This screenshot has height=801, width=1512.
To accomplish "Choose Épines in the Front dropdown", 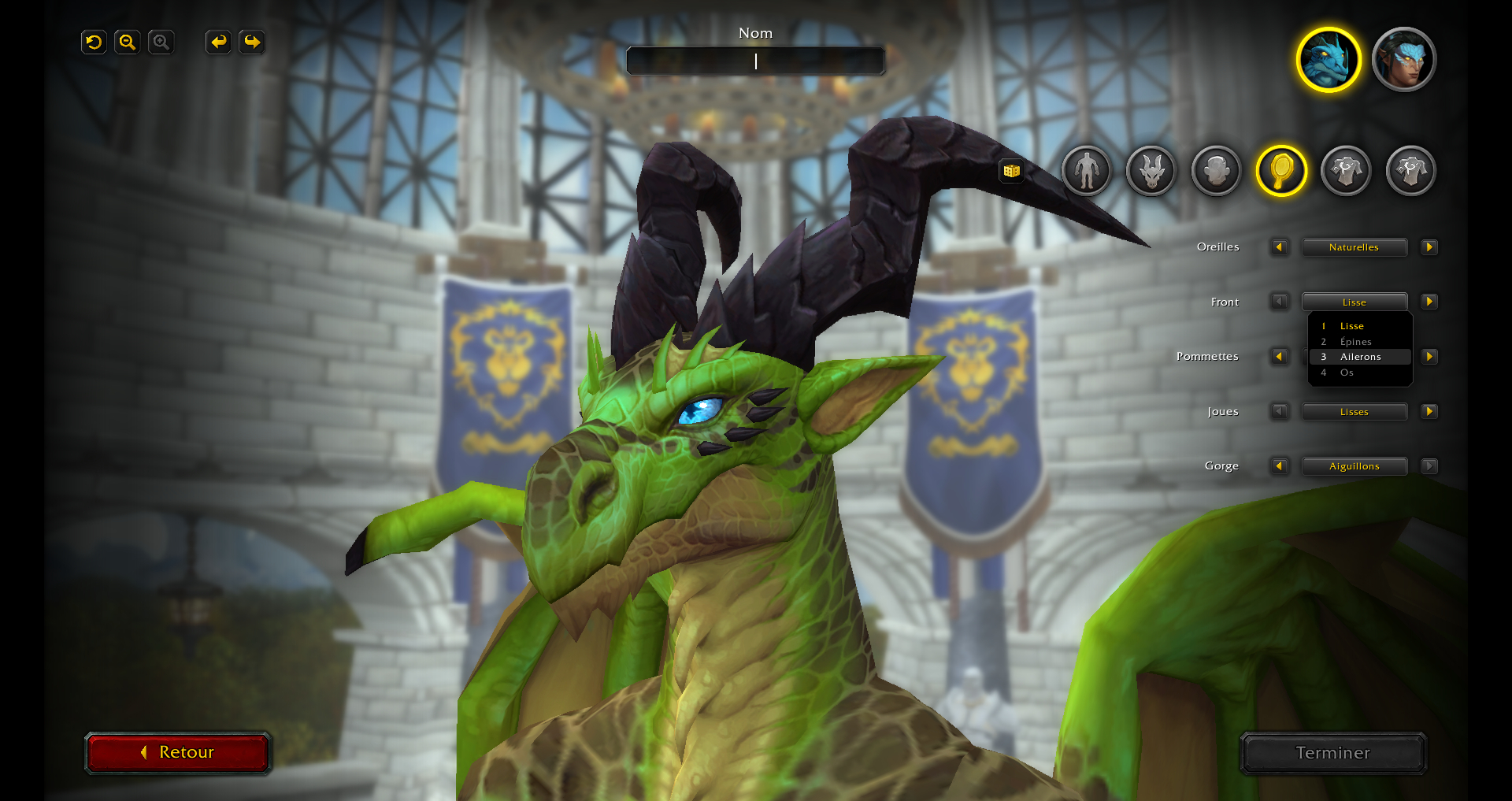I will [x=1355, y=342].
